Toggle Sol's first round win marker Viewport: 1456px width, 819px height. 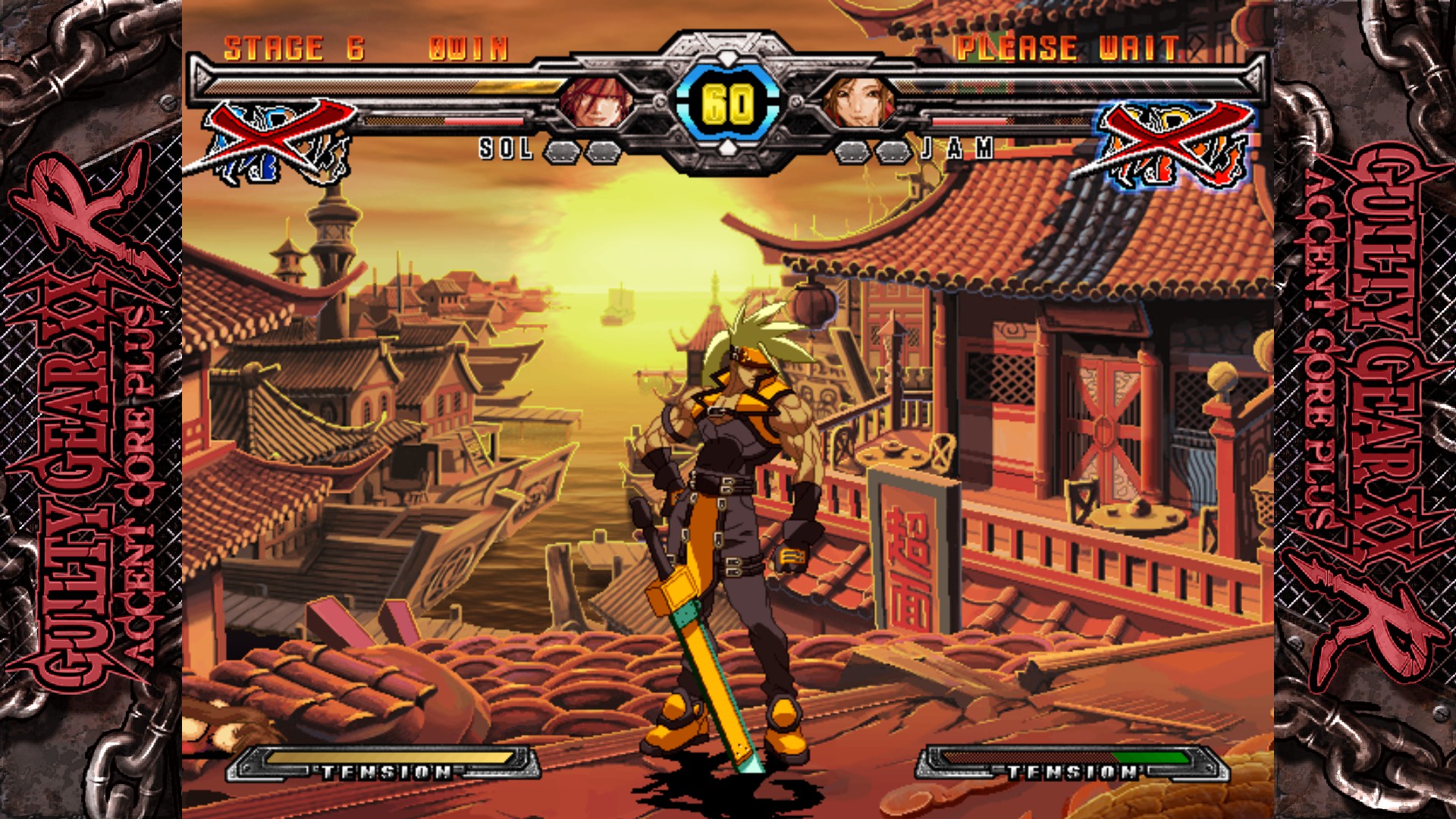pos(563,152)
